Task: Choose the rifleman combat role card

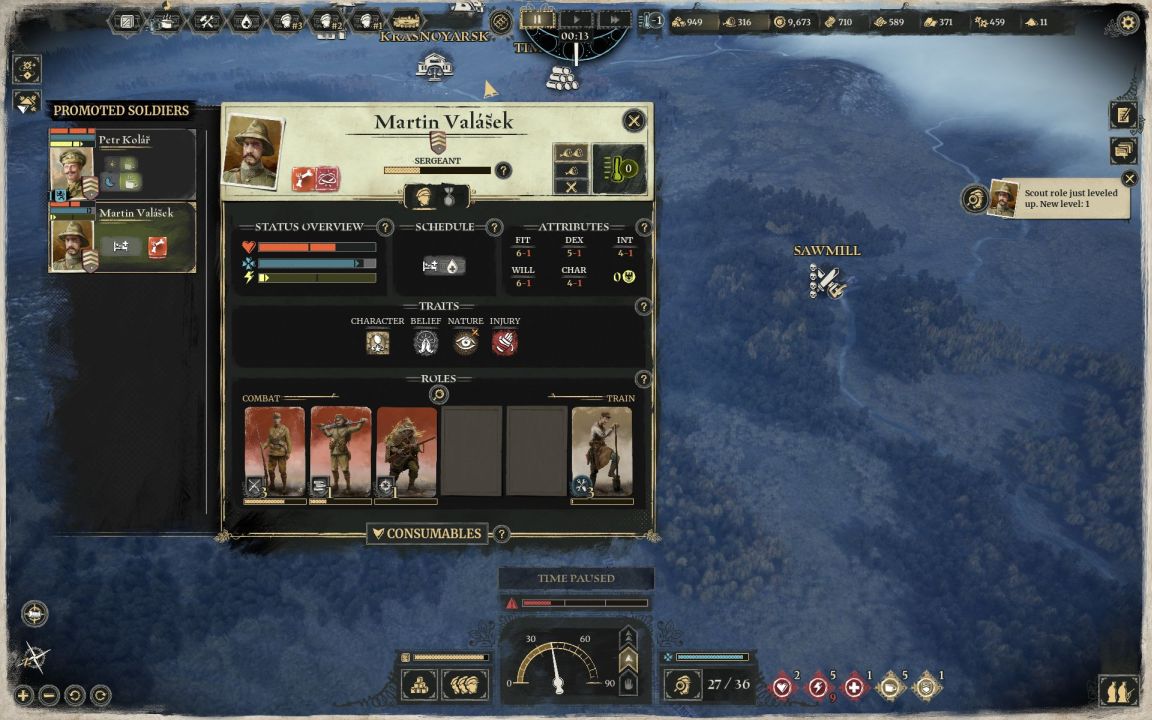Action: point(275,452)
